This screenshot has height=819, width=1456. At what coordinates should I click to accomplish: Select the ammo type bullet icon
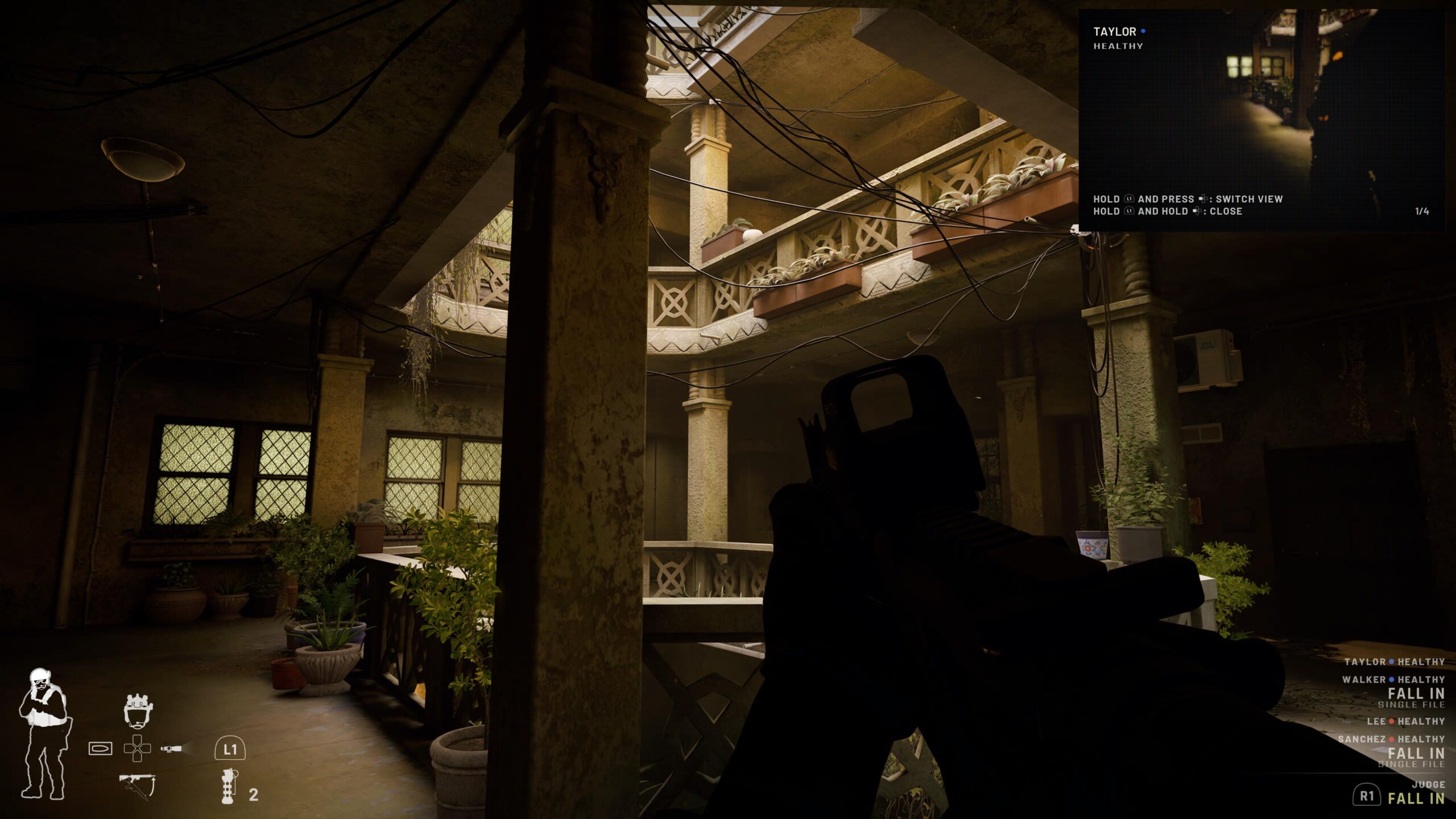pos(100,748)
